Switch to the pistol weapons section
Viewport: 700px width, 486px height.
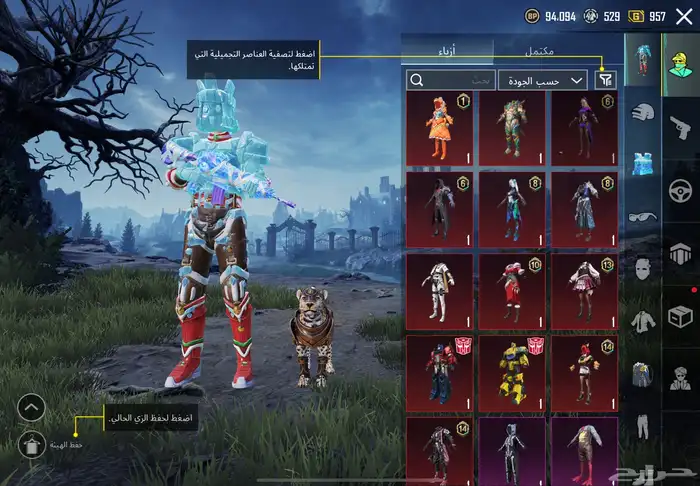pyautogui.click(x=681, y=124)
